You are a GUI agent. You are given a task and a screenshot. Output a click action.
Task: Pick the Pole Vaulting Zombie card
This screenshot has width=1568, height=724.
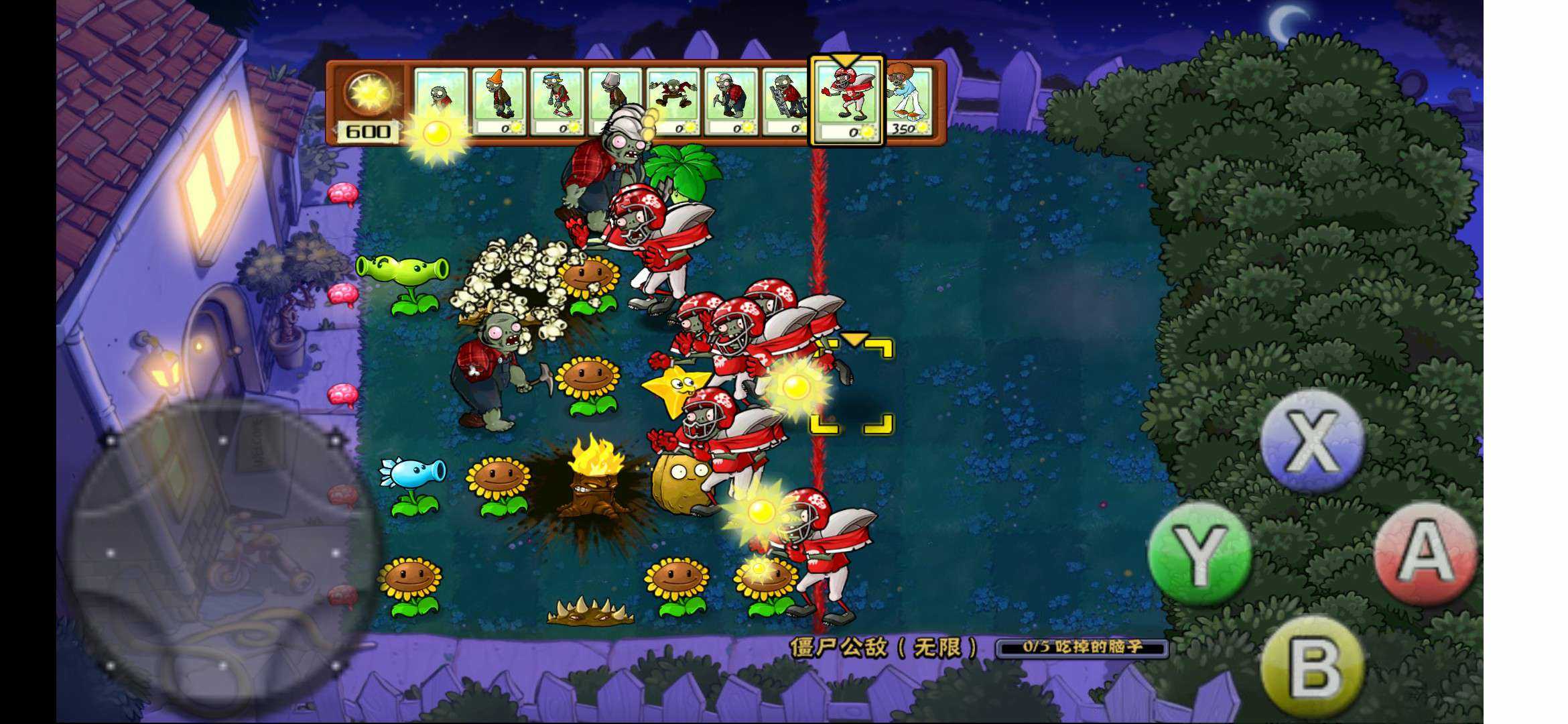tap(556, 101)
